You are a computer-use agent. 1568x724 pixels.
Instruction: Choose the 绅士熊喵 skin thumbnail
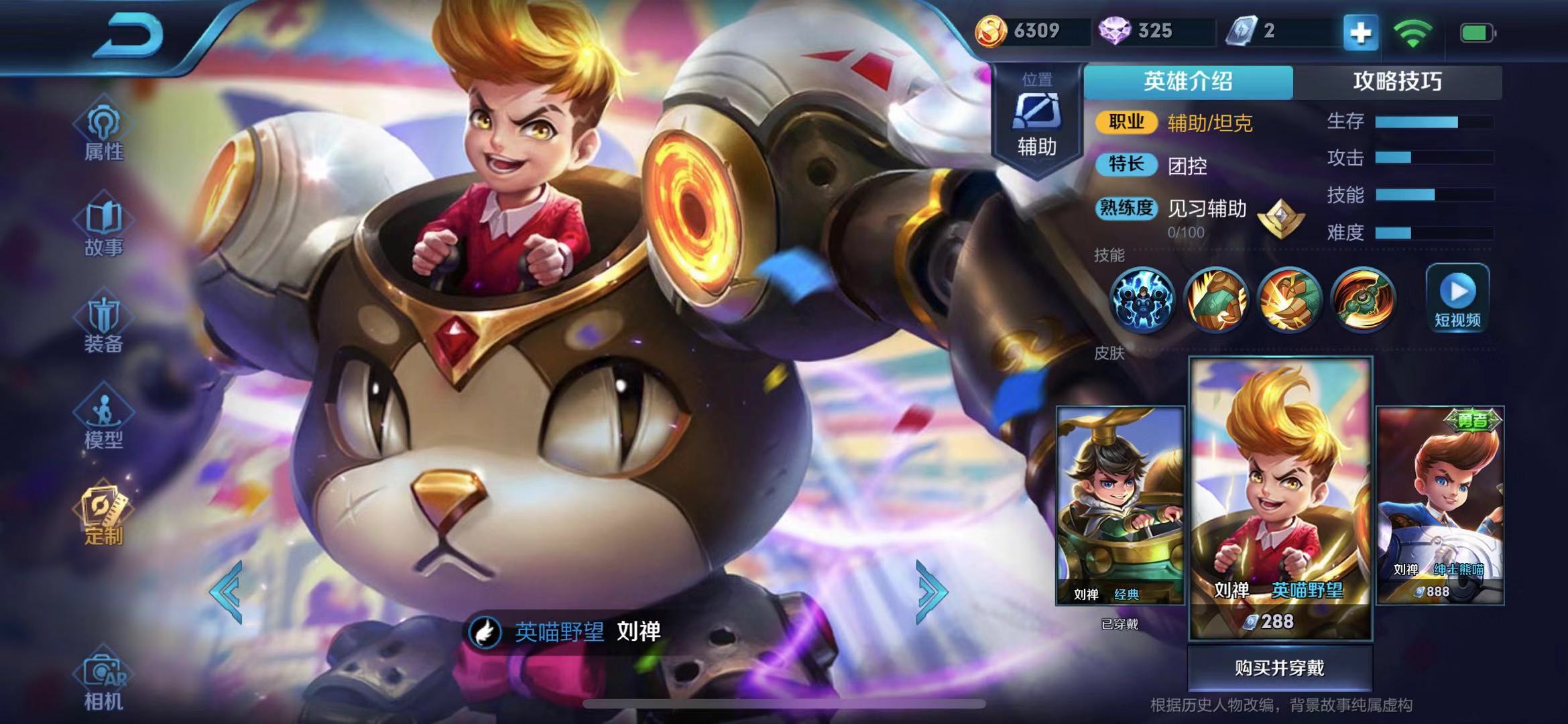[1440, 506]
